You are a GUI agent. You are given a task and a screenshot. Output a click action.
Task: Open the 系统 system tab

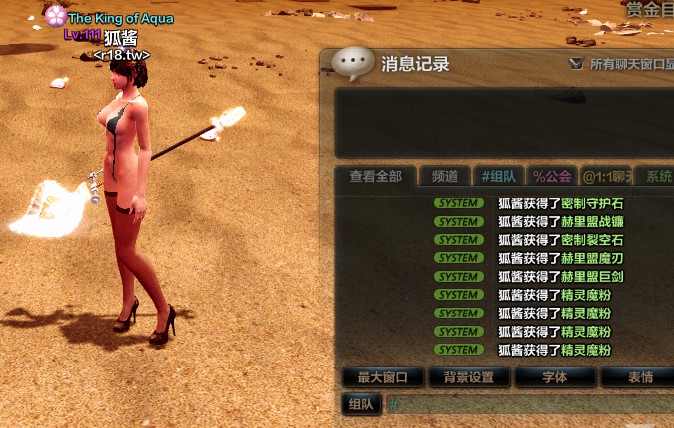coord(657,176)
